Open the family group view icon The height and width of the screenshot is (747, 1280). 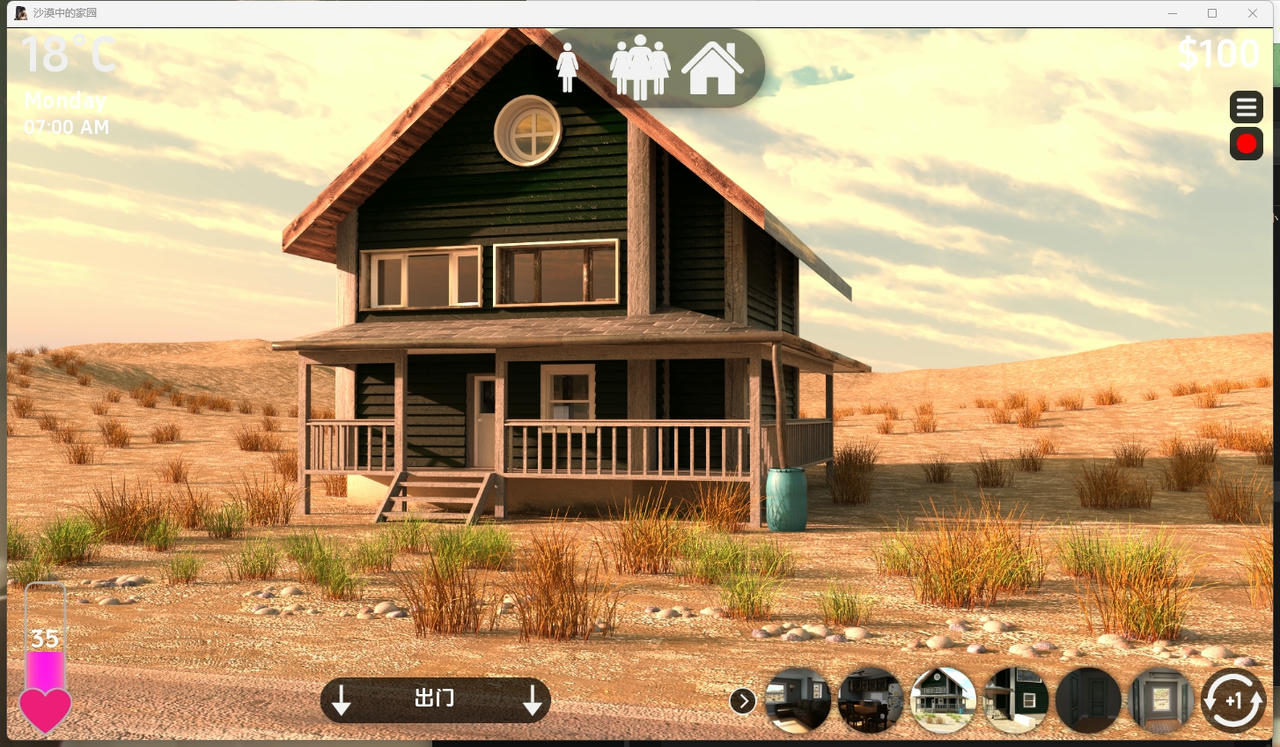[x=641, y=66]
